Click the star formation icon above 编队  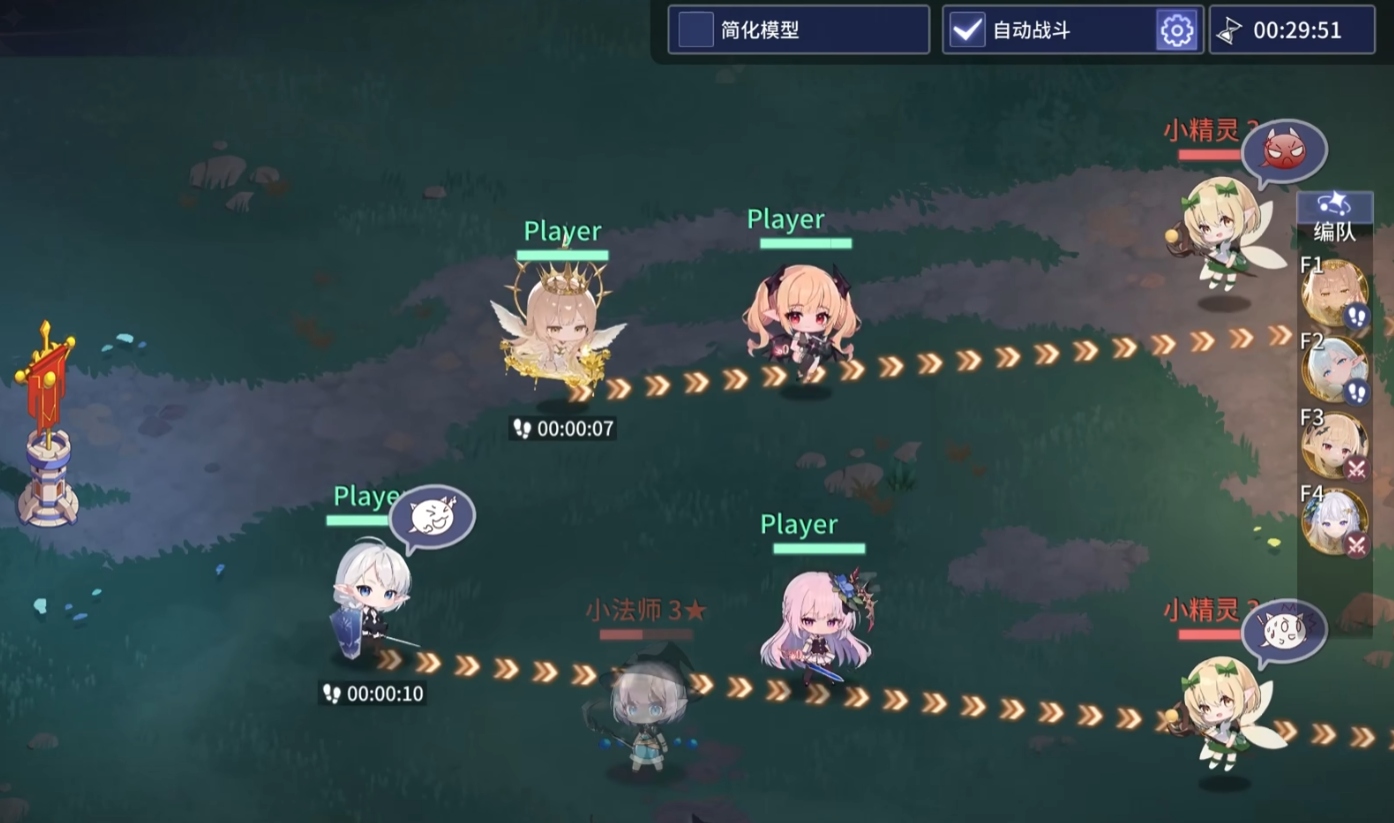[x=1334, y=205]
